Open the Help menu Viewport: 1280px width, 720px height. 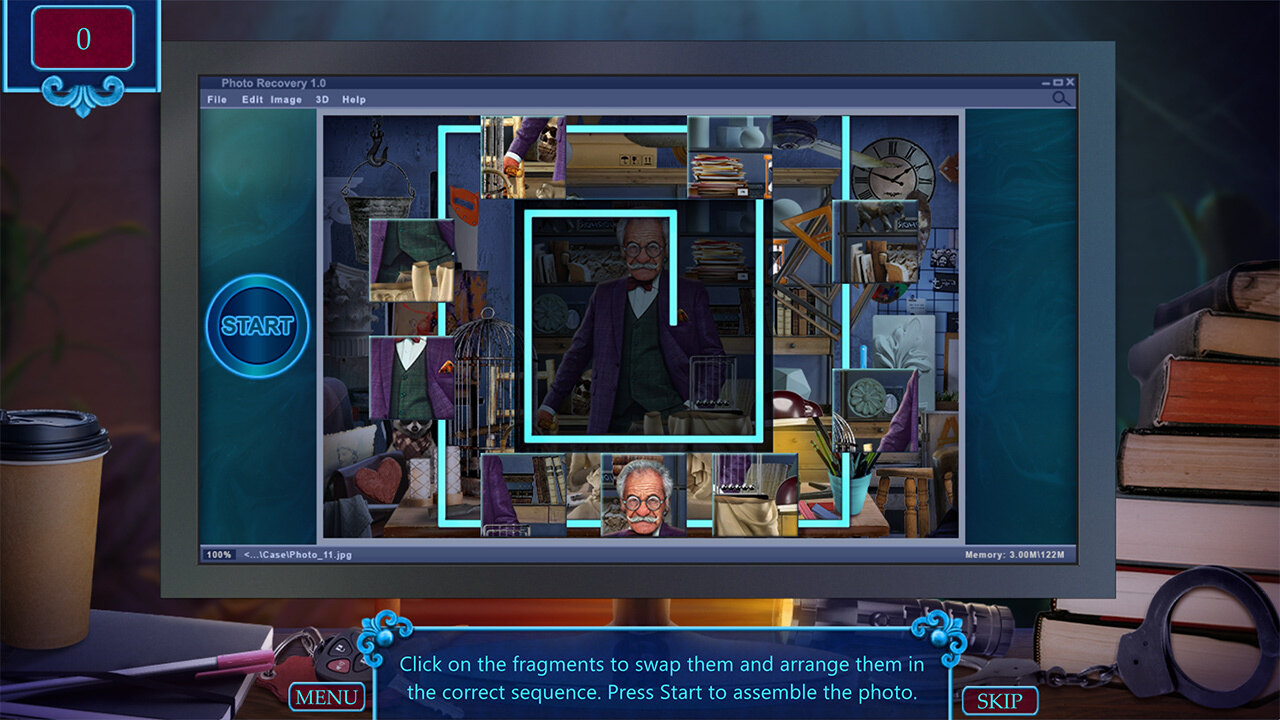click(x=354, y=100)
